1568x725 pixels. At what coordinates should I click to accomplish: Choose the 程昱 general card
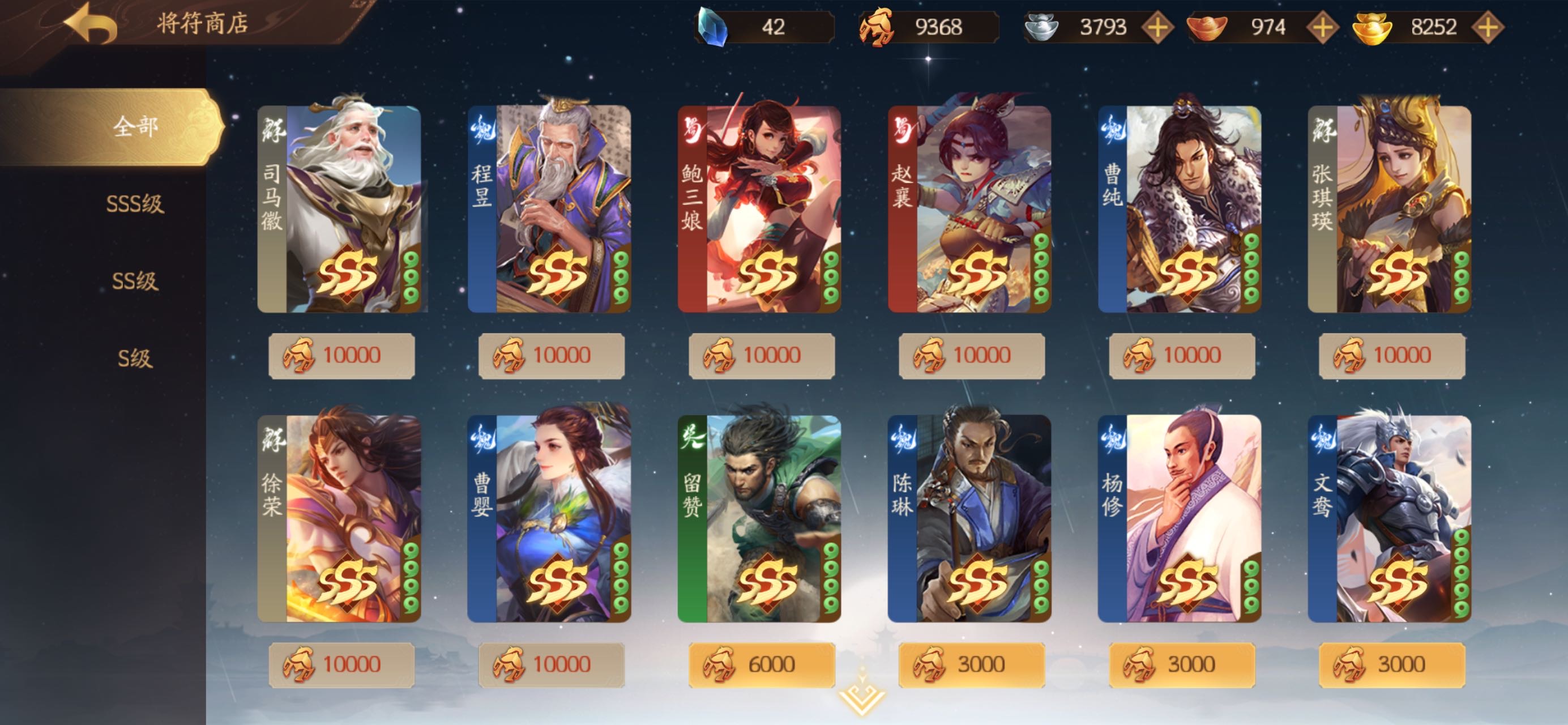(550, 209)
